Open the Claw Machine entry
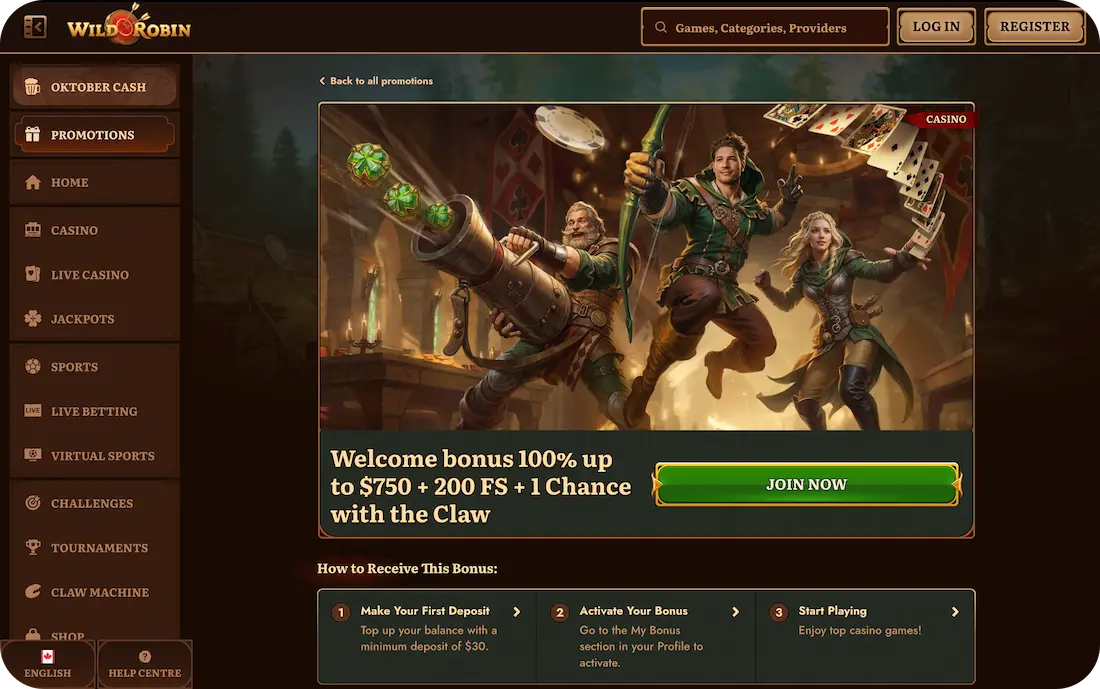 click(x=94, y=592)
